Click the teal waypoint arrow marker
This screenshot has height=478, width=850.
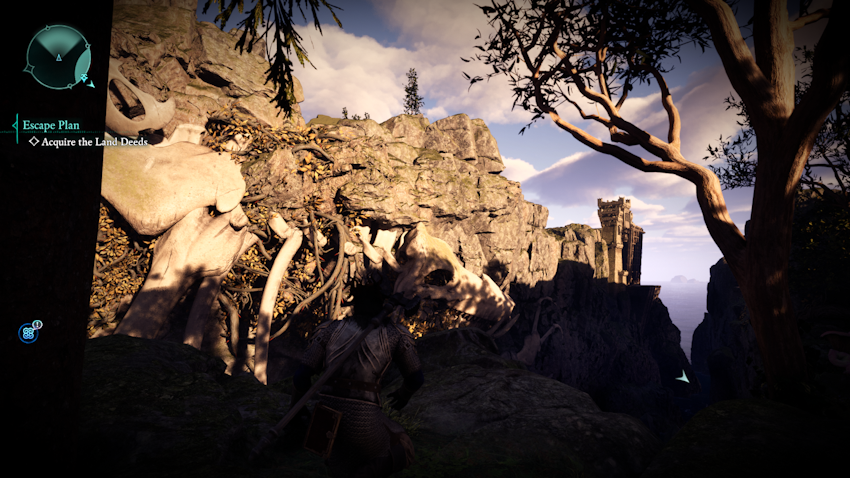pos(682,377)
